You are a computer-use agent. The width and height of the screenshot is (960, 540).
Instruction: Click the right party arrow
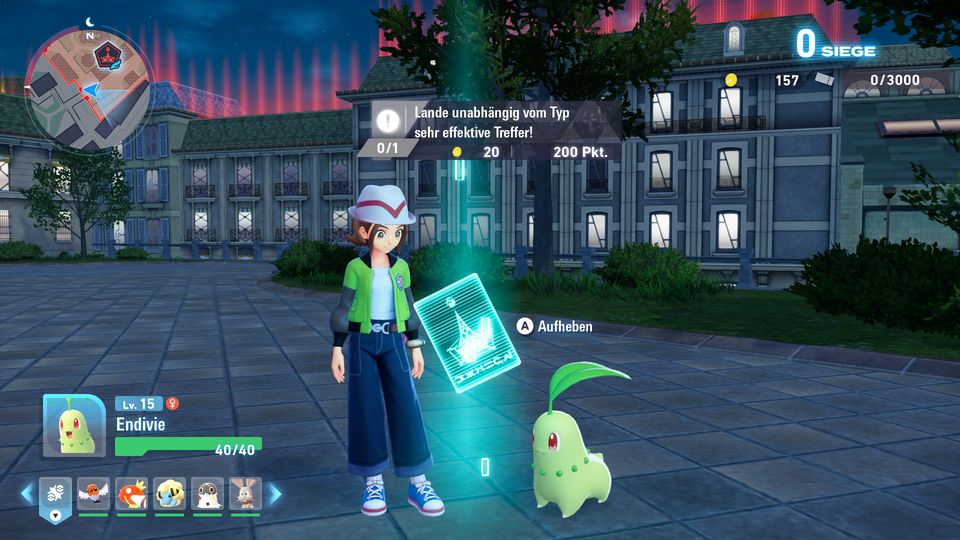point(274,493)
